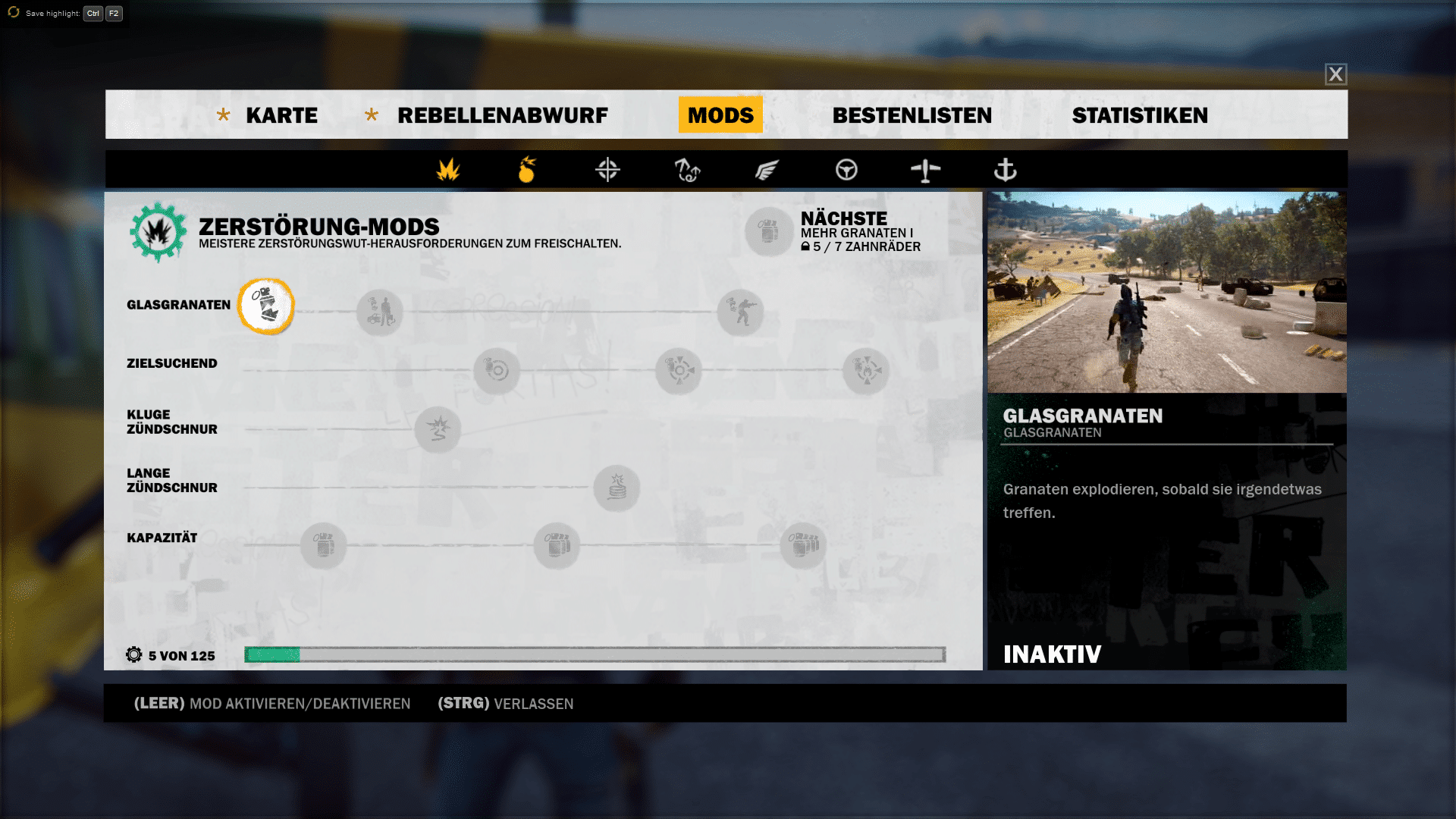Open the Rebellenabwurf tab

pos(502,115)
